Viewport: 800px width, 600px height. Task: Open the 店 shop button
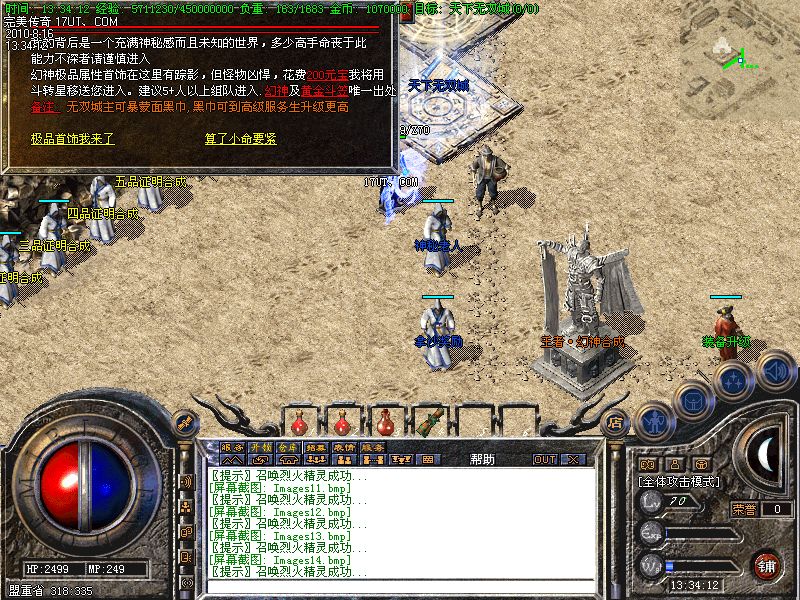(x=615, y=422)
